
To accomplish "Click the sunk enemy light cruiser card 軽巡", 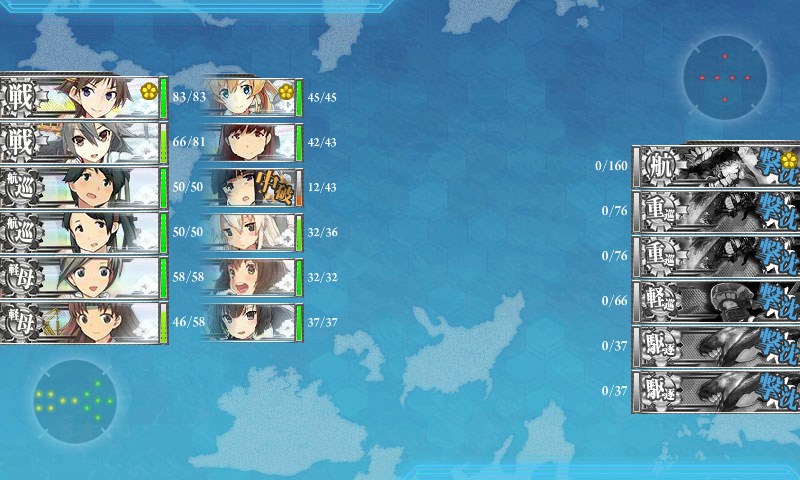I will [x=716, y=300].
